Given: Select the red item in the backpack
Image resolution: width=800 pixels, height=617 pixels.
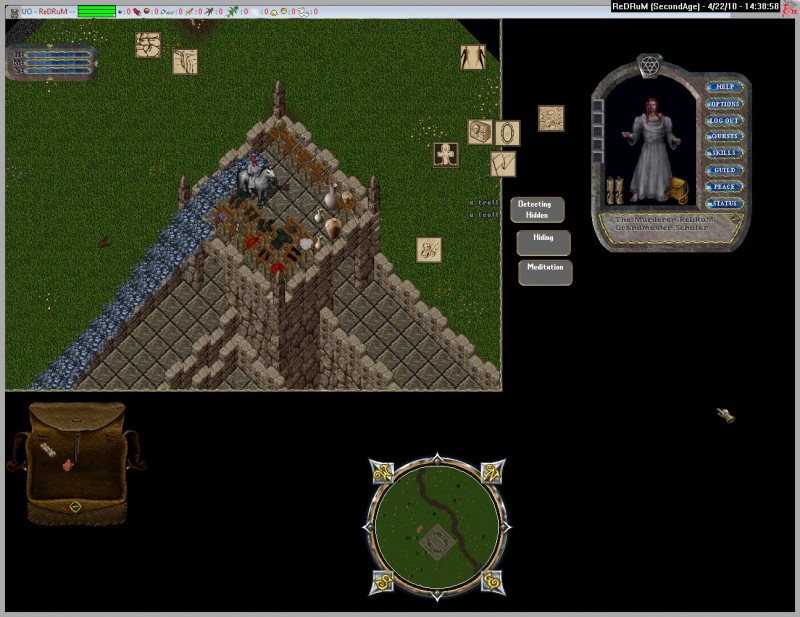Looking at the screenshot, I should click(67, 465).
